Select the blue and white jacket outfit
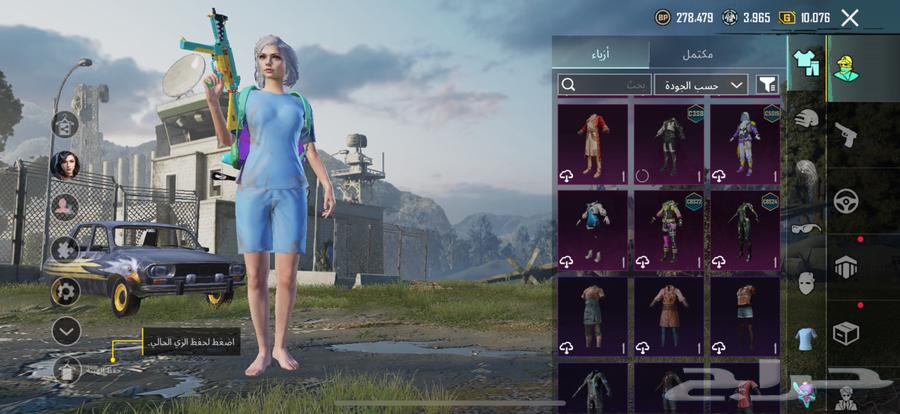This screenshot has width=900, height=414. 593,229
